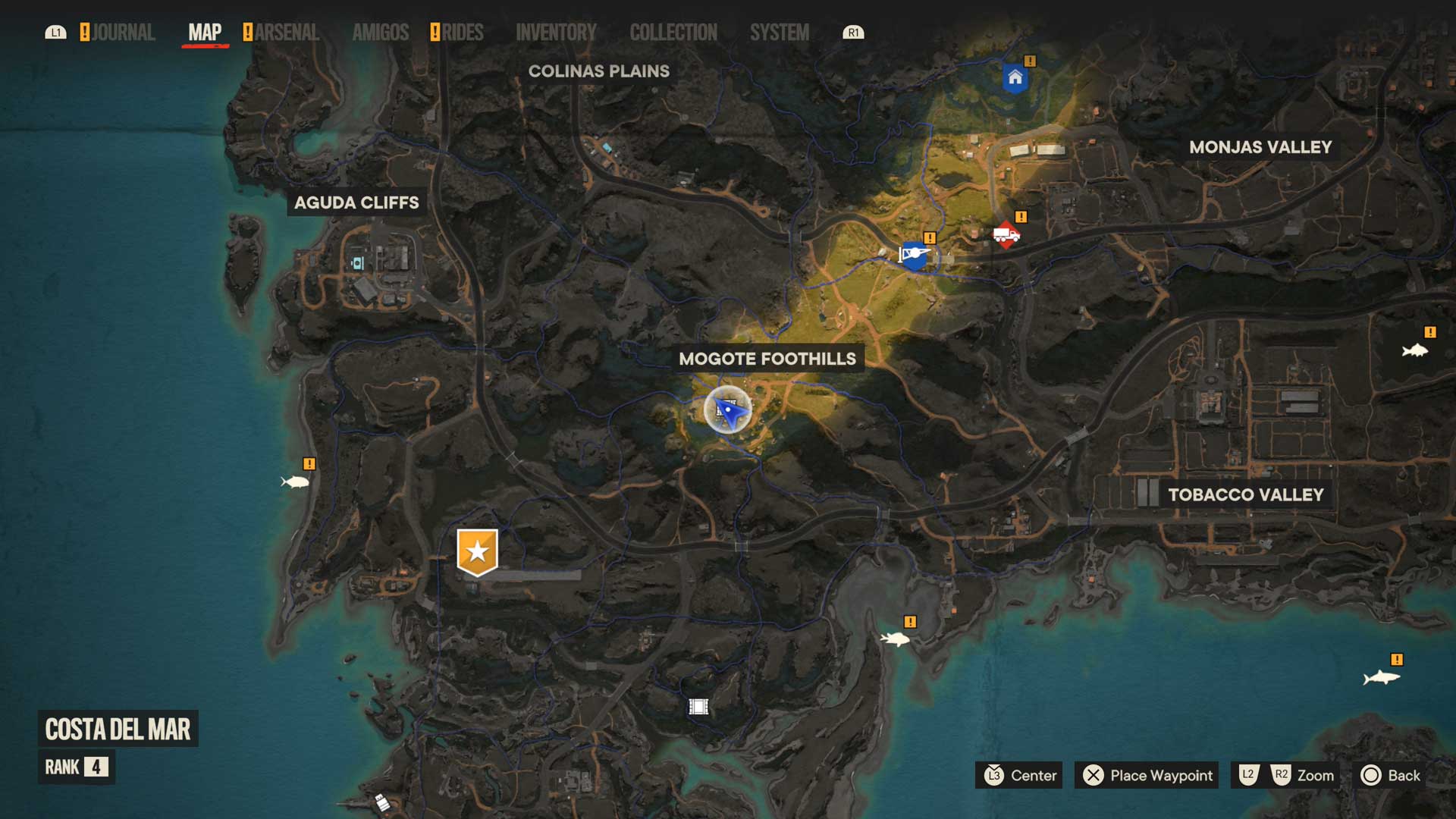
Task: Open the COLLECTION menu item
Action: (673, 33)
